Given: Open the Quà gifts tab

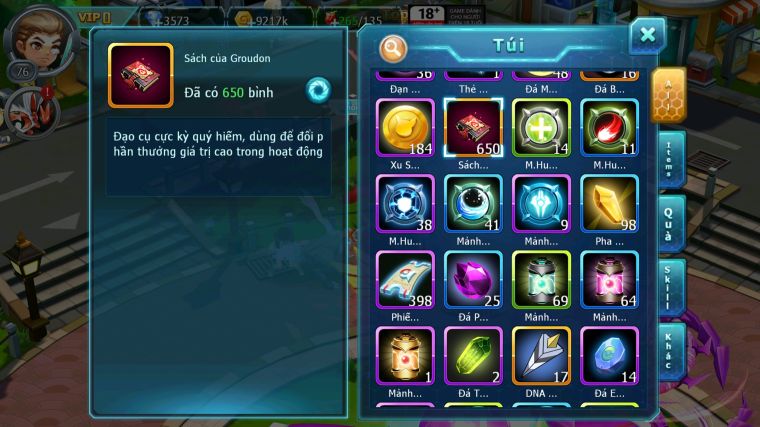Looking at the screenshot, I should click(669, 224).
